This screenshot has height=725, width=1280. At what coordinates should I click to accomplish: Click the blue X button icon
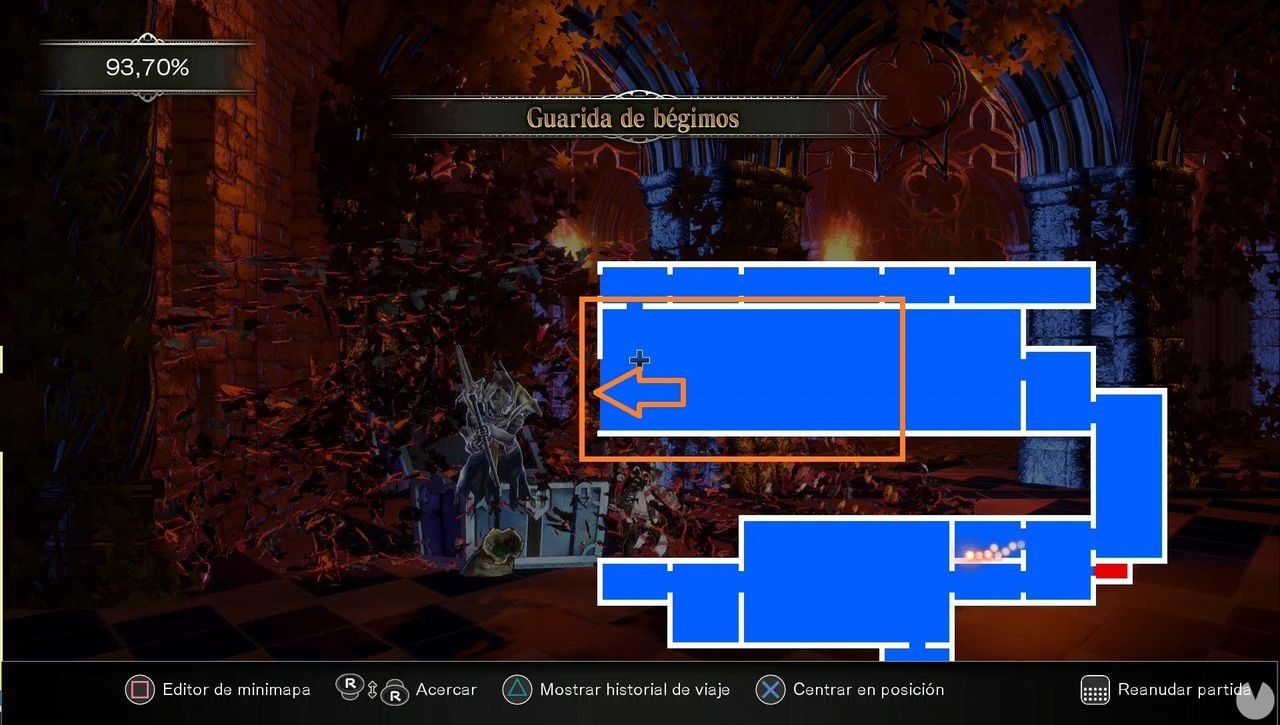tap(770, 690)
